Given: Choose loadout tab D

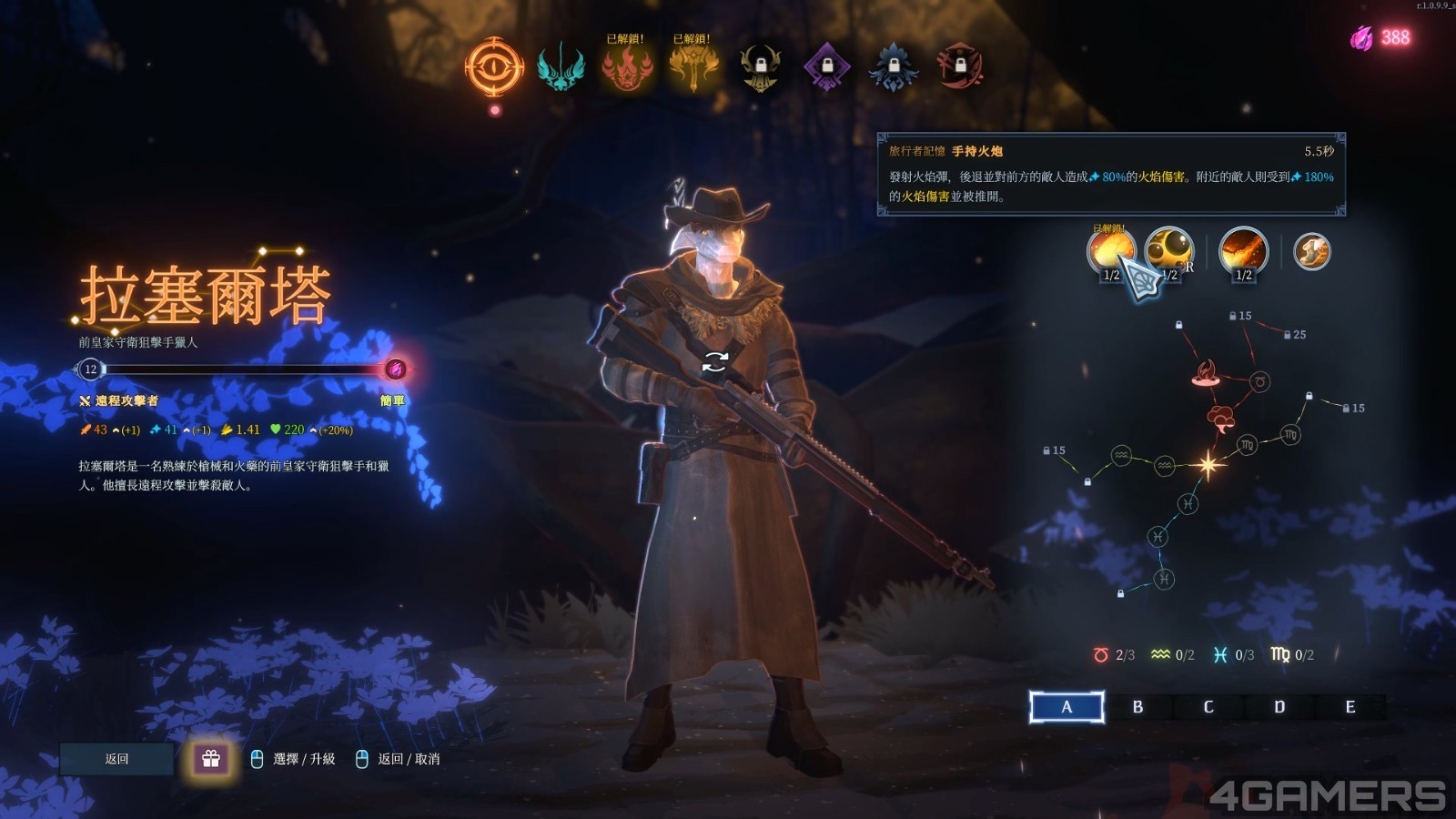Looking at the screenshot, I should pyautogui.click(x=1279, y=707).
